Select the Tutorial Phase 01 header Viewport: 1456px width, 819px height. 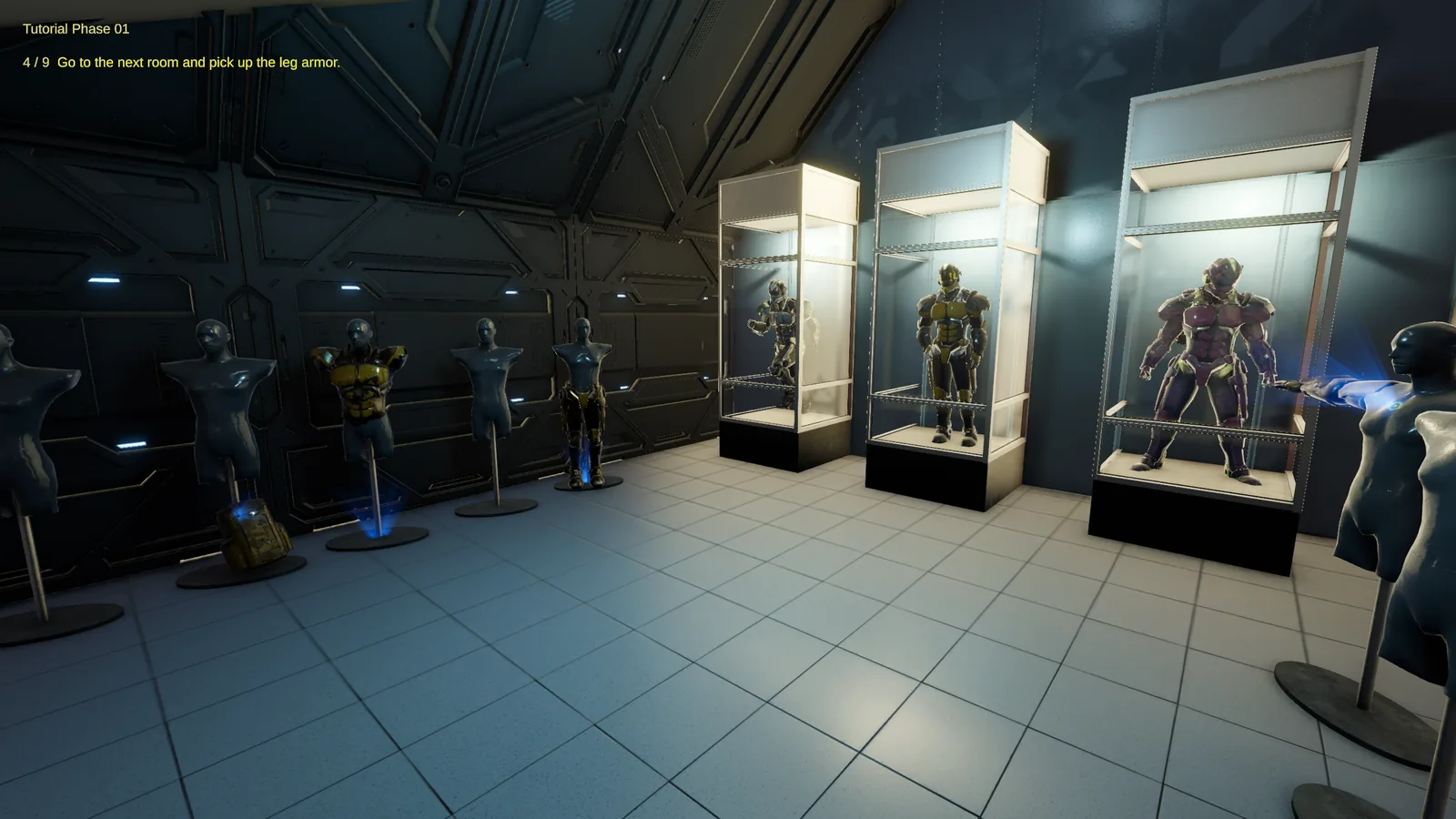click(76, 29)
